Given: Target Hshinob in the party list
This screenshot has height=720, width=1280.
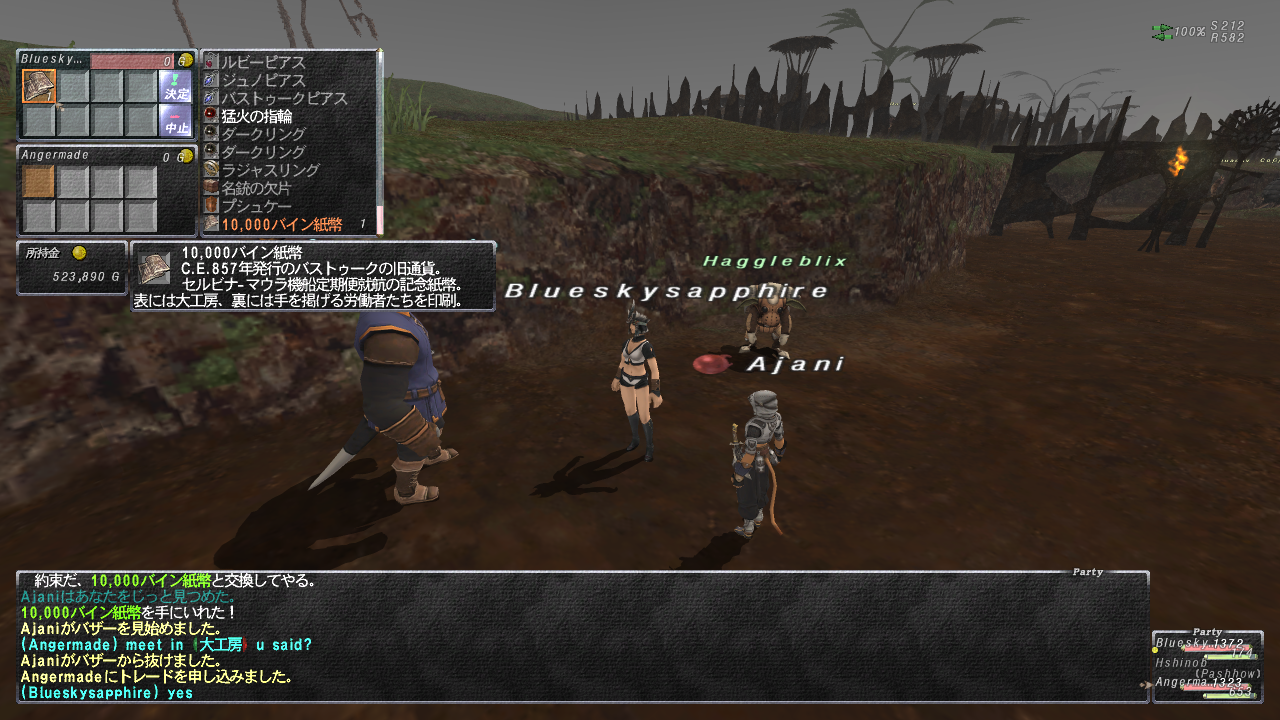Looking at the screenshot, I should (1180, 662).
